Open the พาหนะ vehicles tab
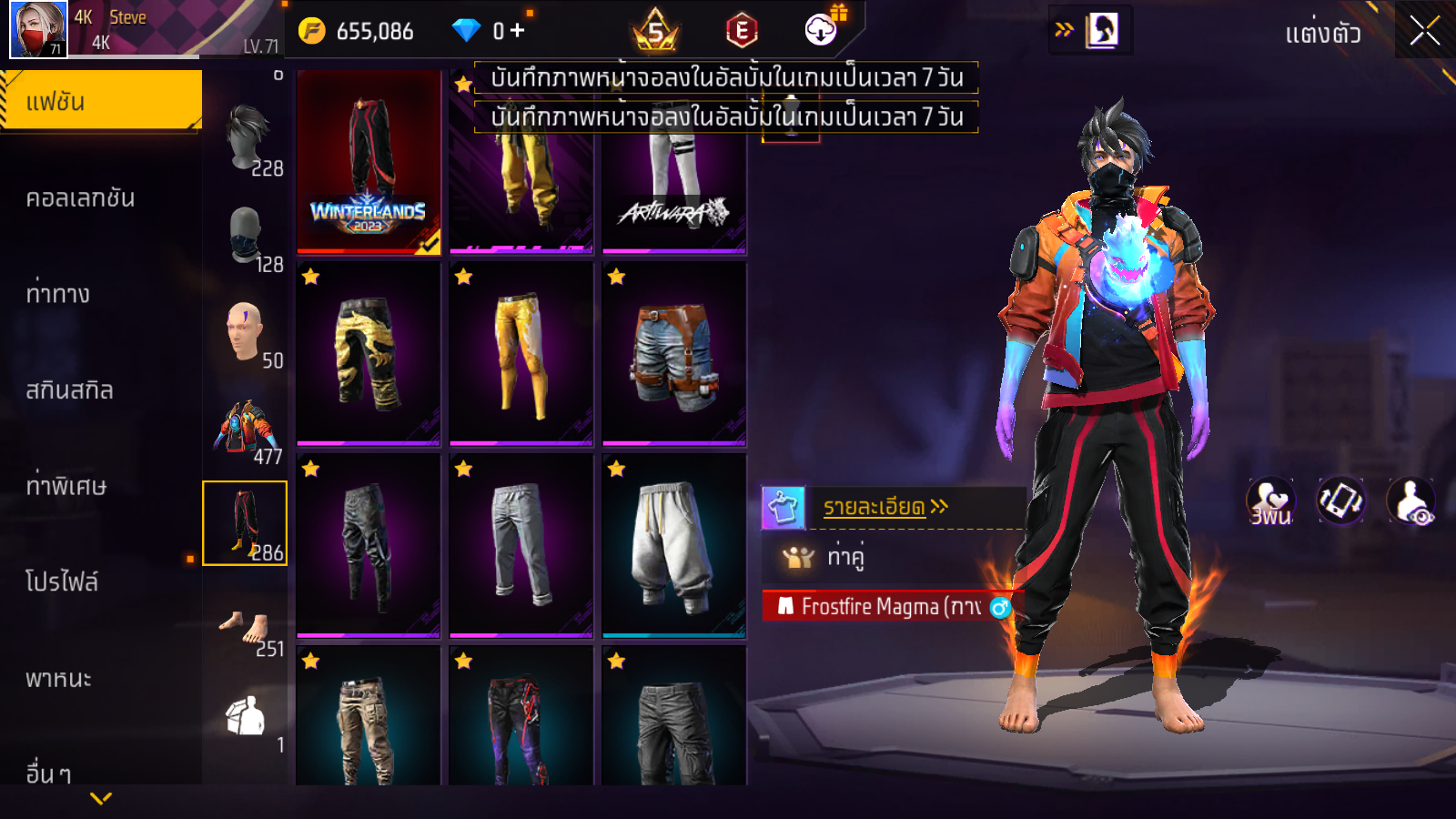 58,679
